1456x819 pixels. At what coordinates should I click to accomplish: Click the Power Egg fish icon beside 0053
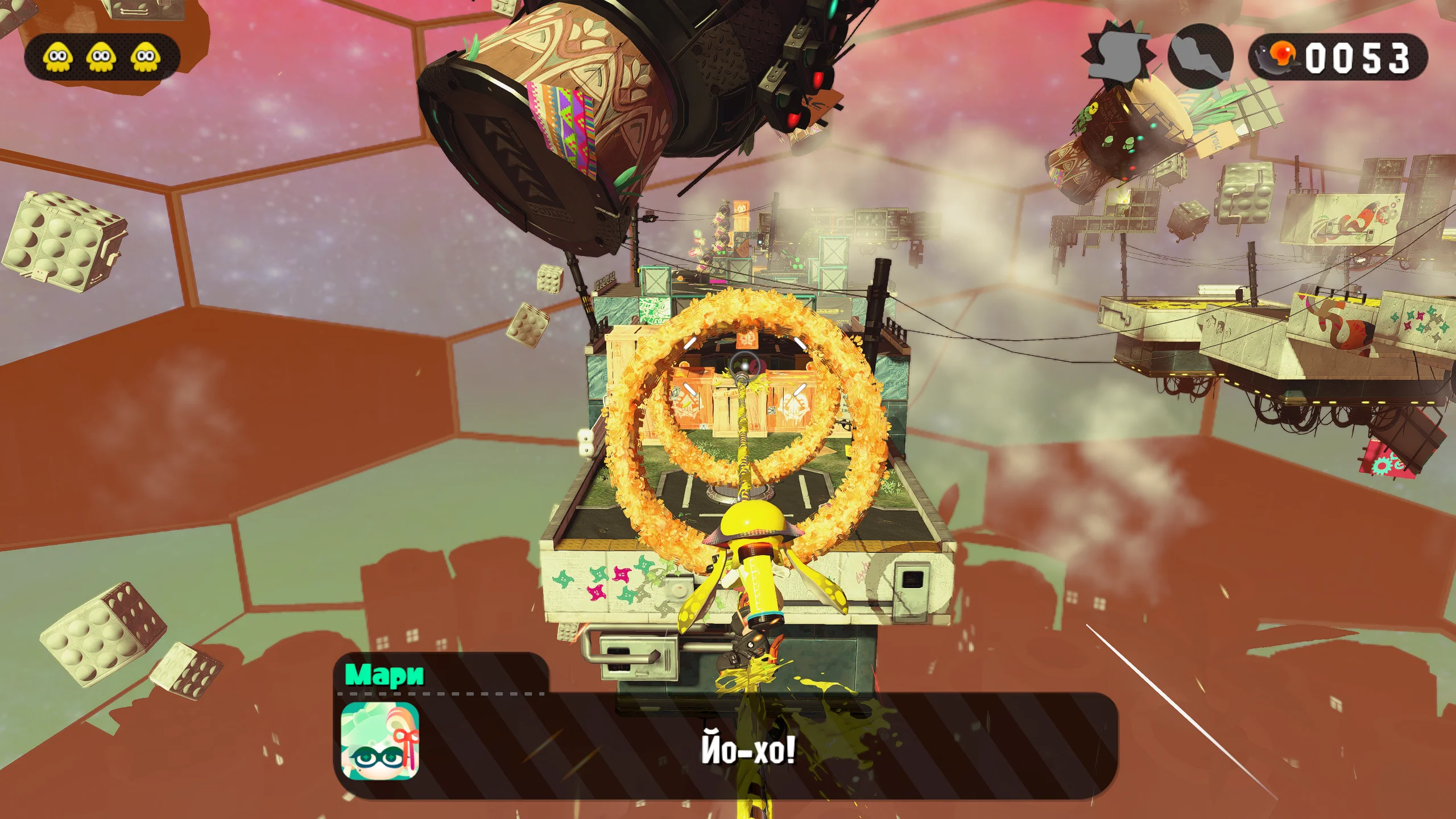1277,57
